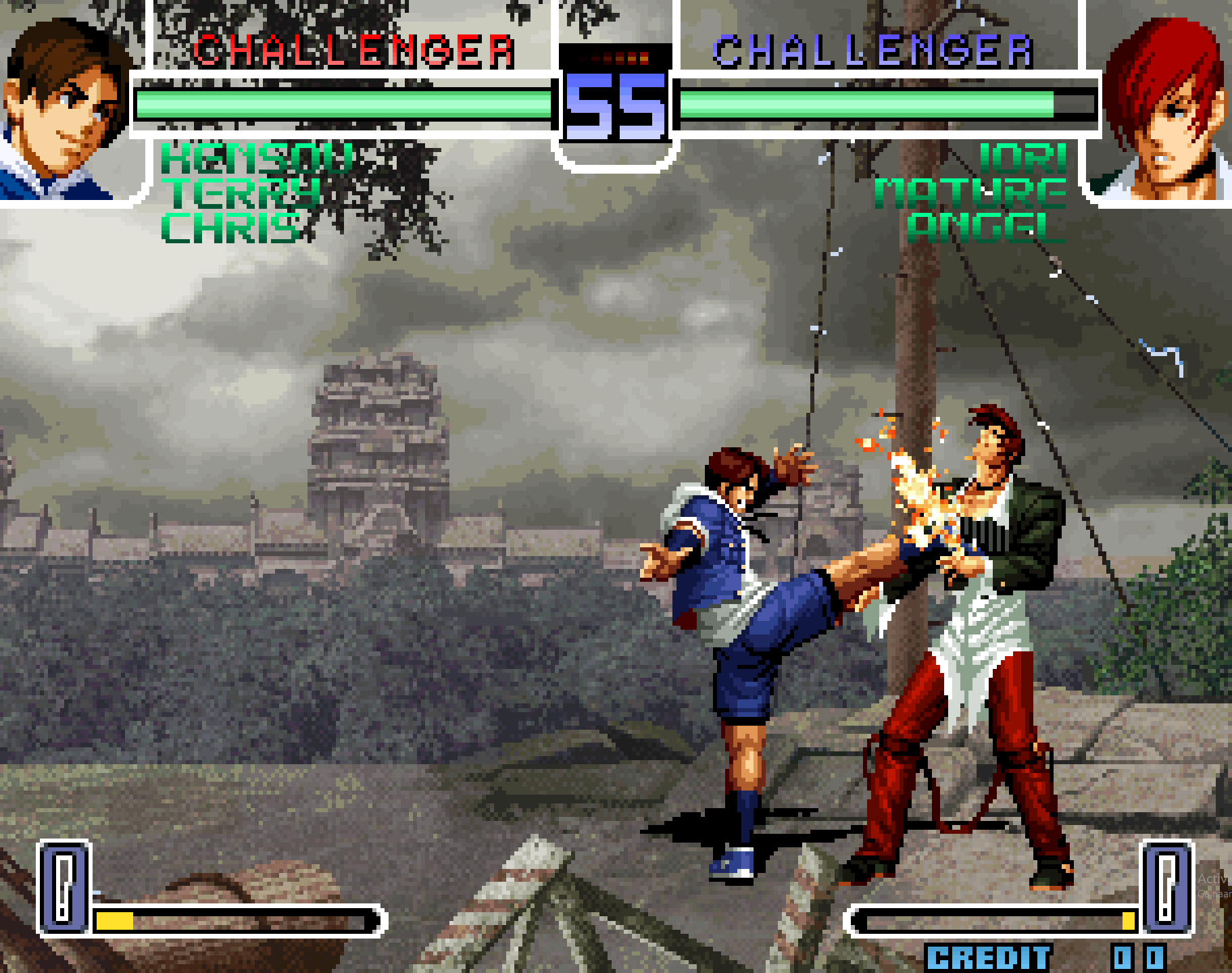Click Iori's character portrait top right
Viewport: 1232px width, 973px height.
click(1166, 105)
